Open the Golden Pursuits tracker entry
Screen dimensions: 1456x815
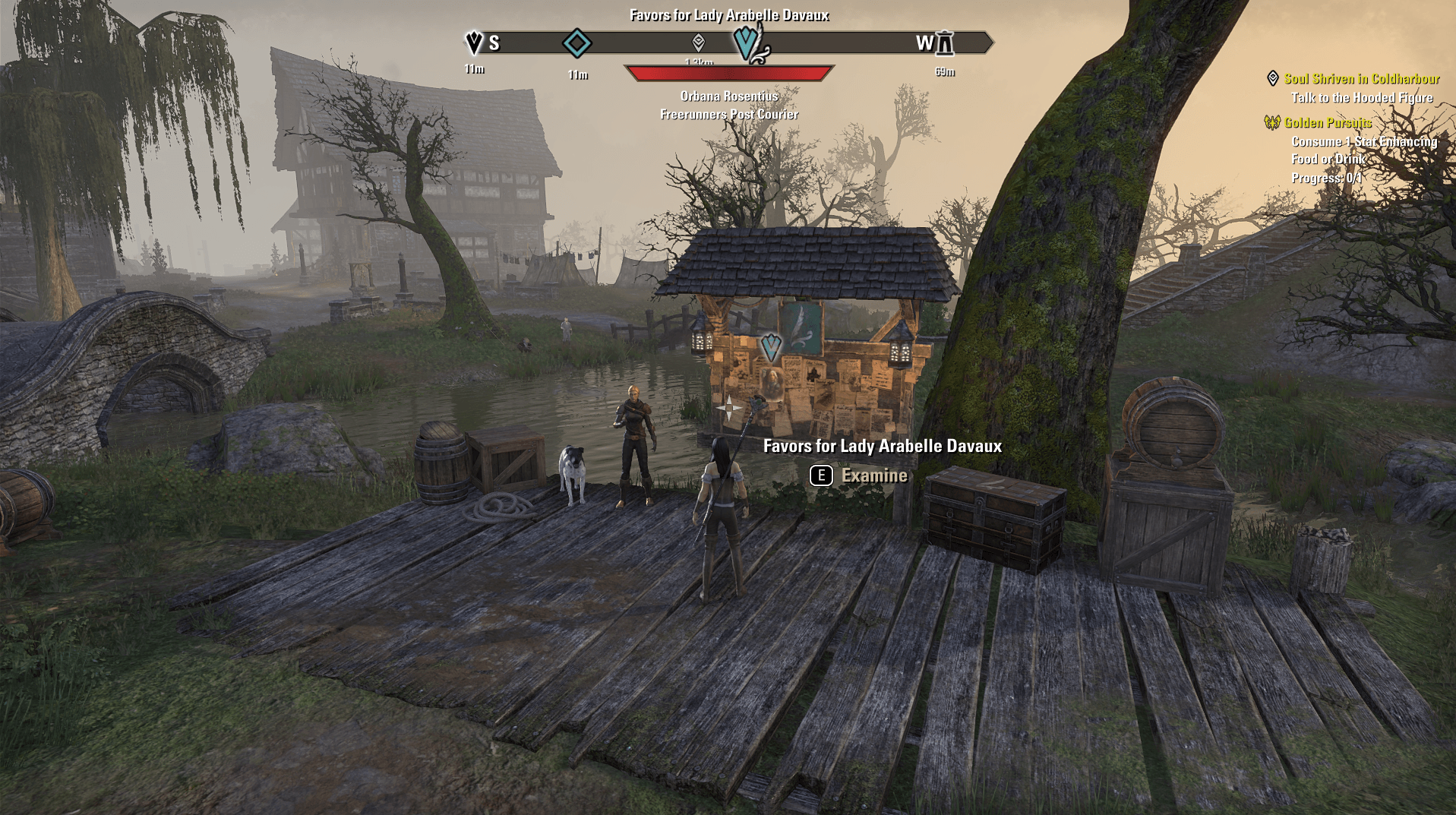[1327, 123]
